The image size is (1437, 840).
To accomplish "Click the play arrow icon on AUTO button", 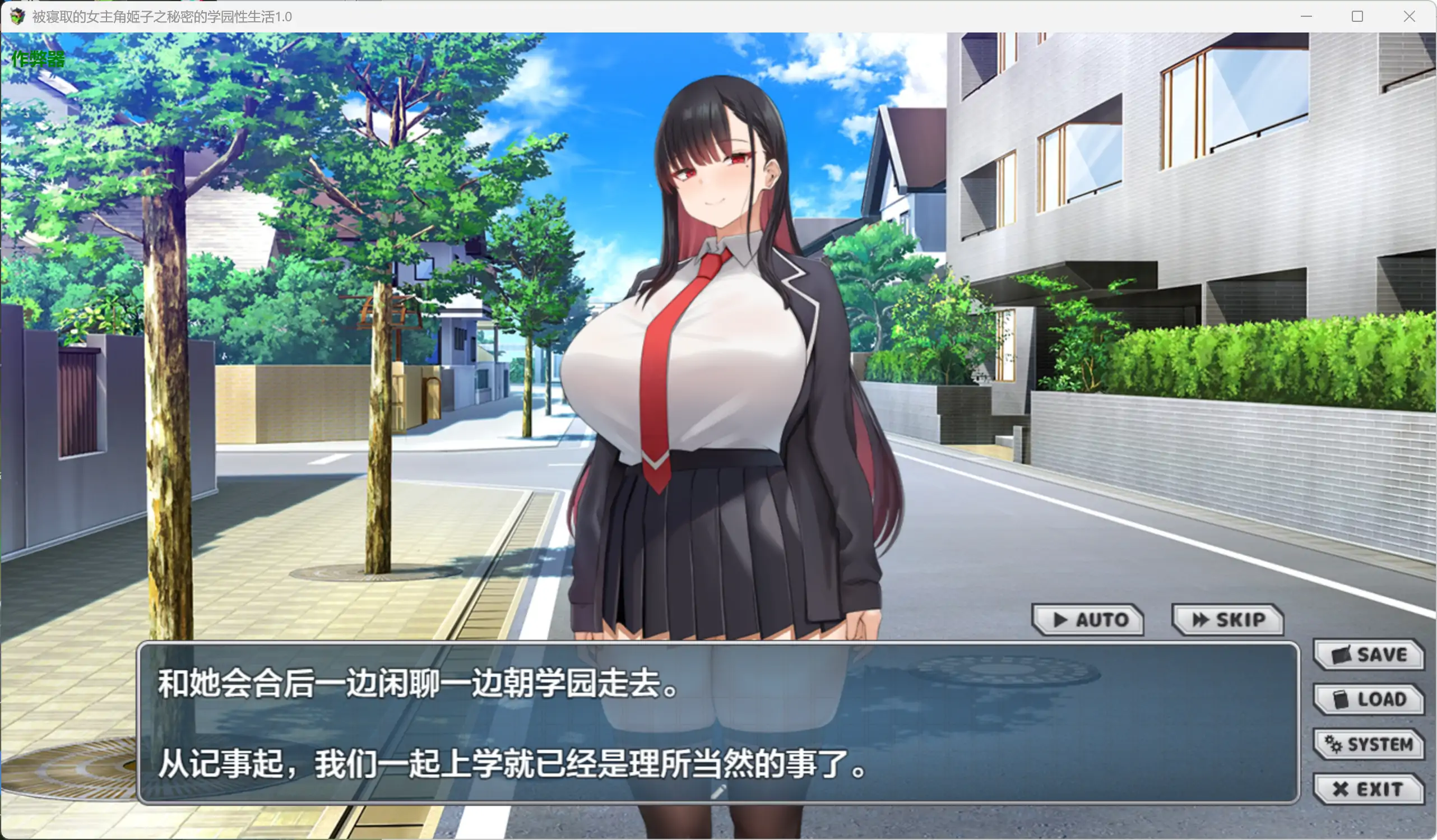I will click(x=1062, y=620).
